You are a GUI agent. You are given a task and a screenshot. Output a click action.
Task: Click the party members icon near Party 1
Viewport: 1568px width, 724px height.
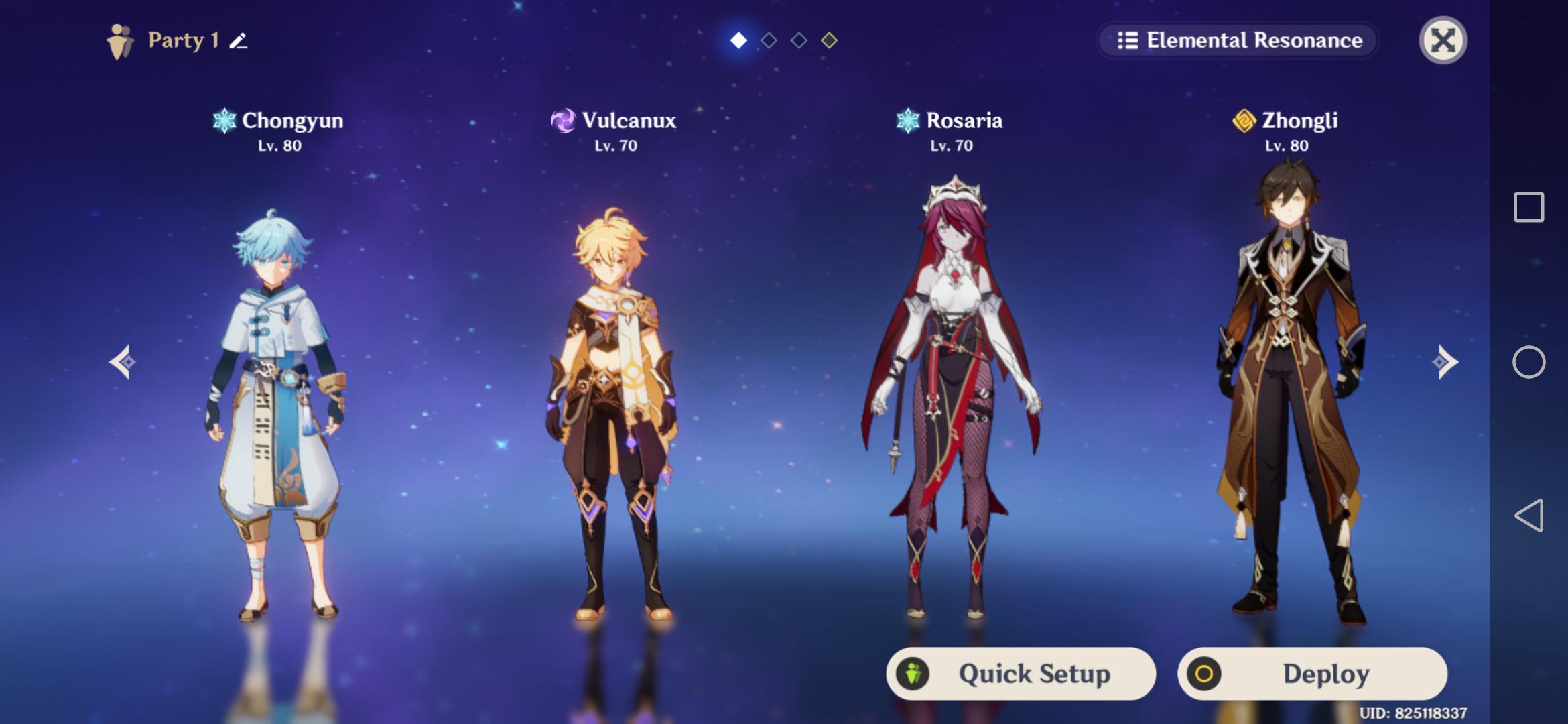coord(119,42)
